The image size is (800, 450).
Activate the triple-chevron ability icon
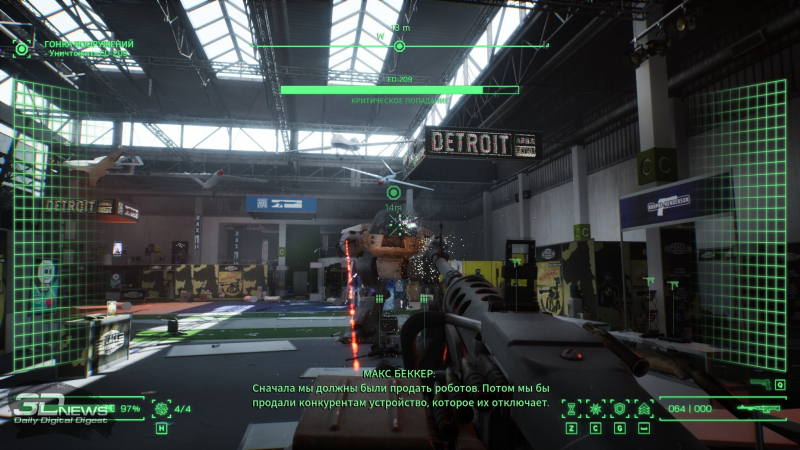pos(644,408)
